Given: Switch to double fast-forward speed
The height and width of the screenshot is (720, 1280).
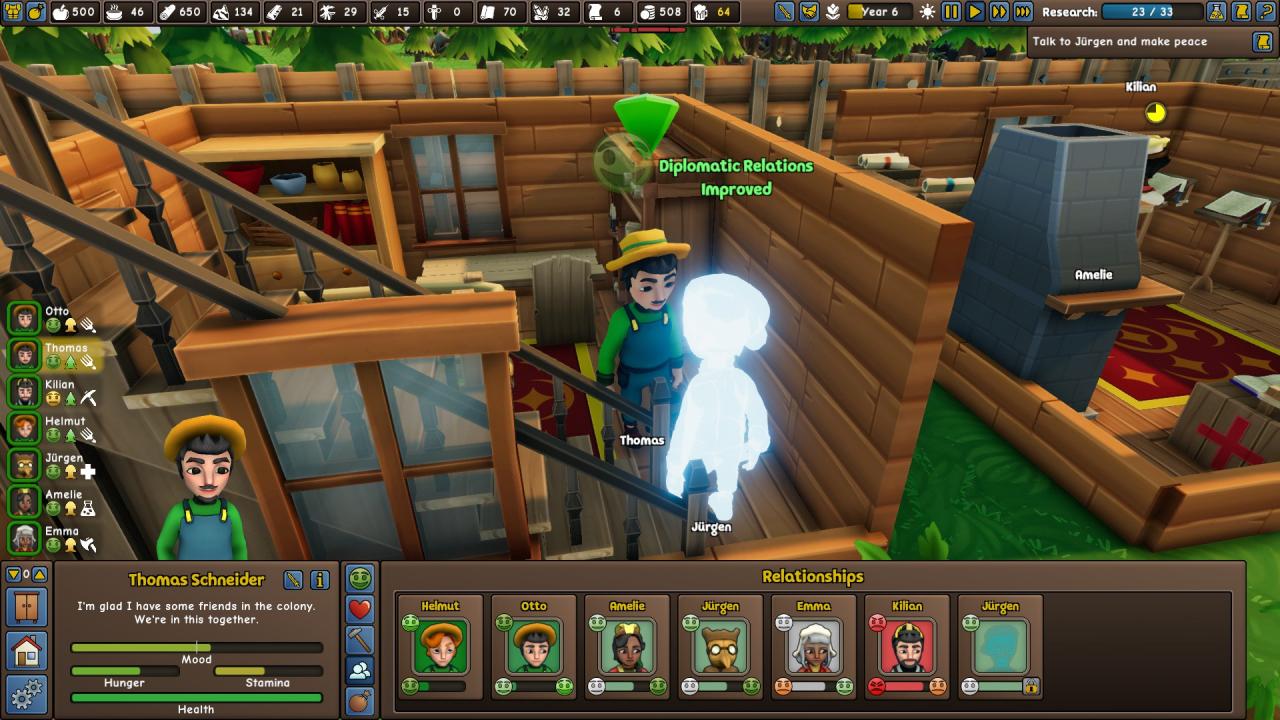Looking at the screenshot, I should [999, 12].
